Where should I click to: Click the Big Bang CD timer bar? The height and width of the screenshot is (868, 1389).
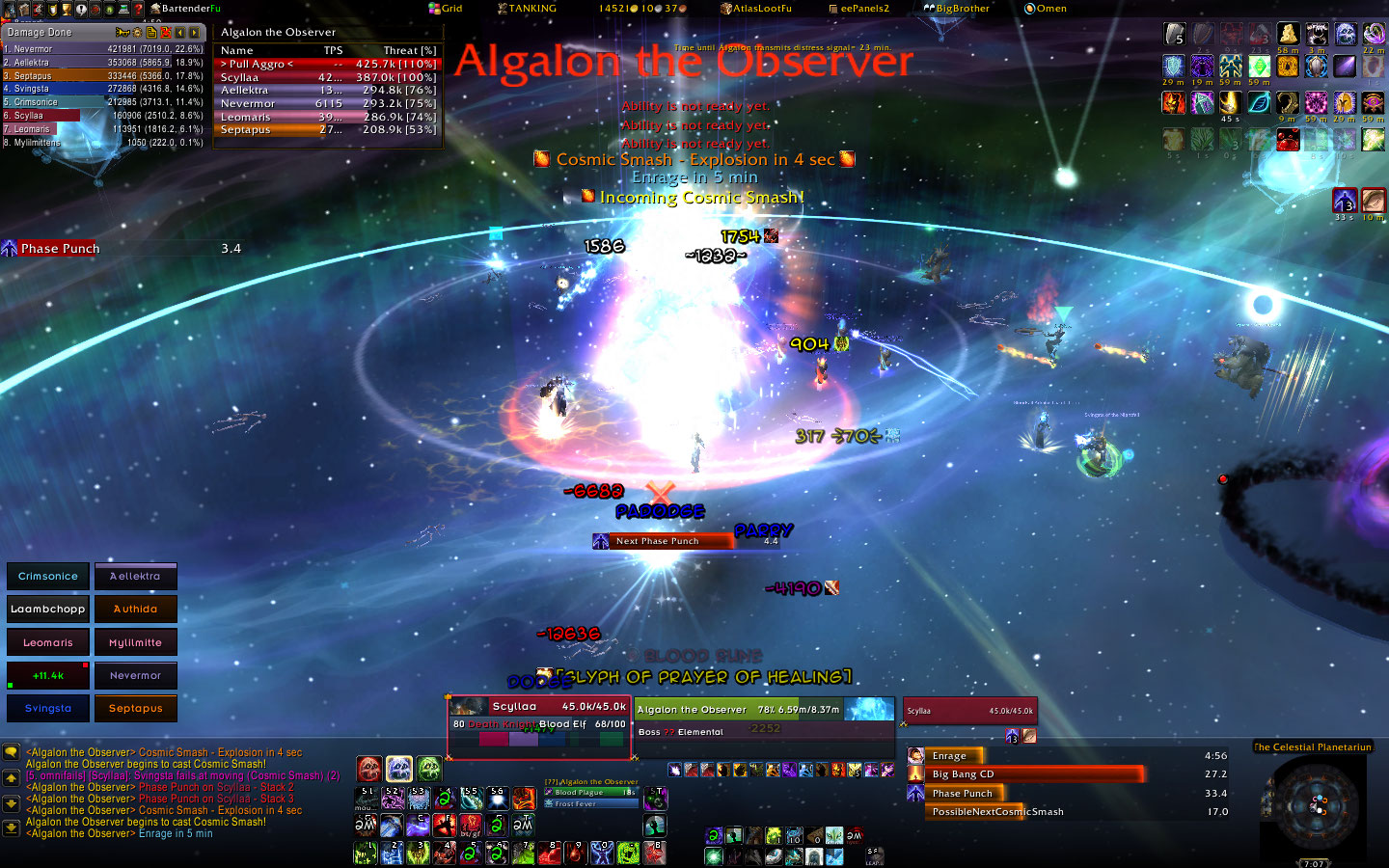coord(1035,774)
